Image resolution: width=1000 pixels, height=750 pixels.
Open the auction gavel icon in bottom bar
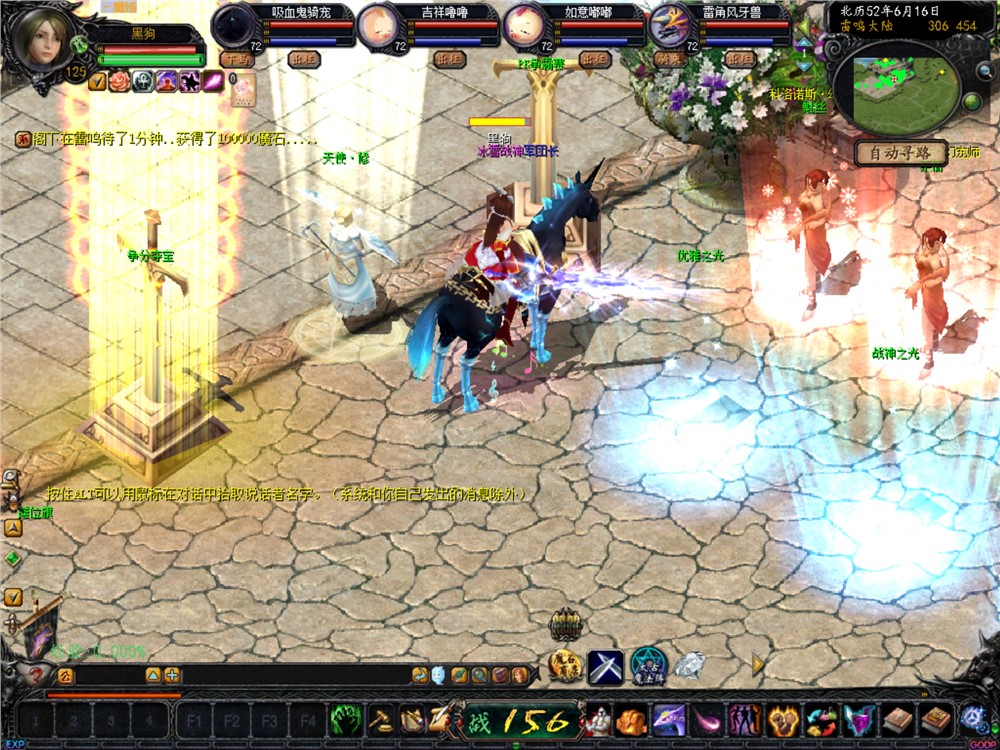coord(380,719)
